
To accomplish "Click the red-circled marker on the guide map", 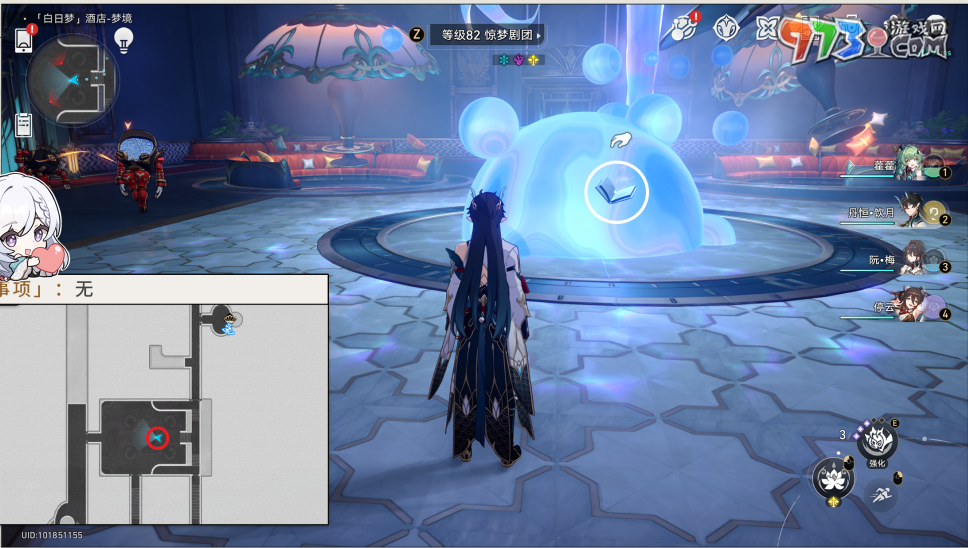I will (158, 437).
